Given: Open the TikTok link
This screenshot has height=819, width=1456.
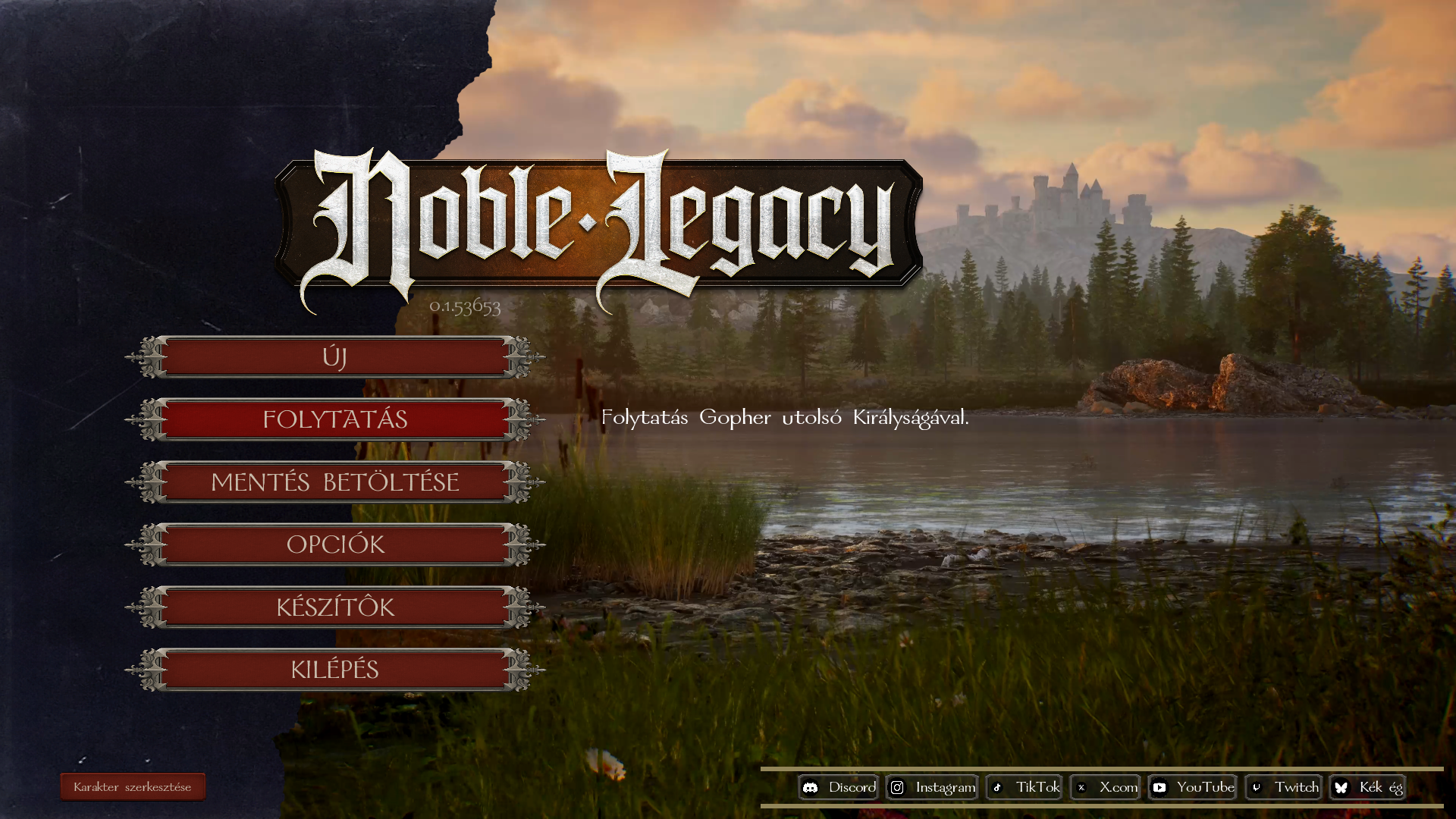Looking at the screenshot, I should click(1025, 787).
